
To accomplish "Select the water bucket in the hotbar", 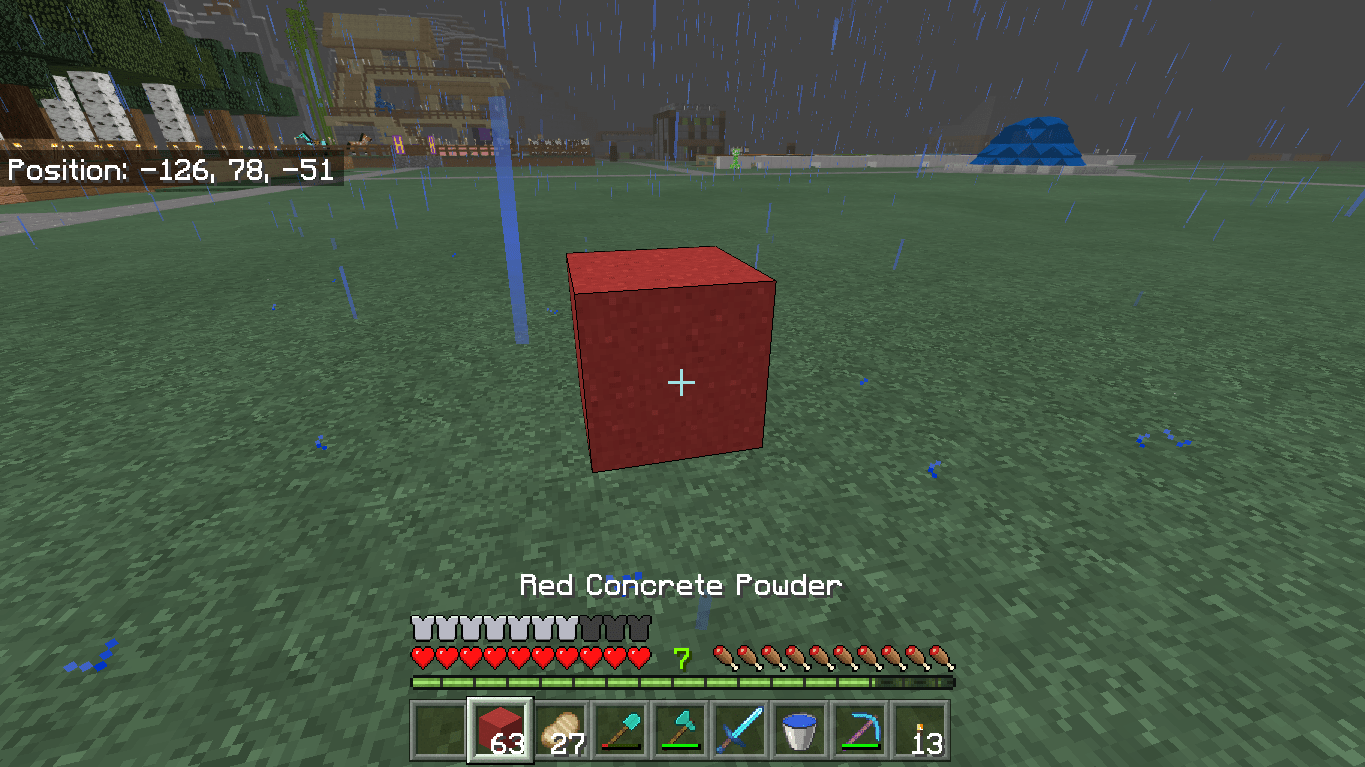I will pos(799,729).
